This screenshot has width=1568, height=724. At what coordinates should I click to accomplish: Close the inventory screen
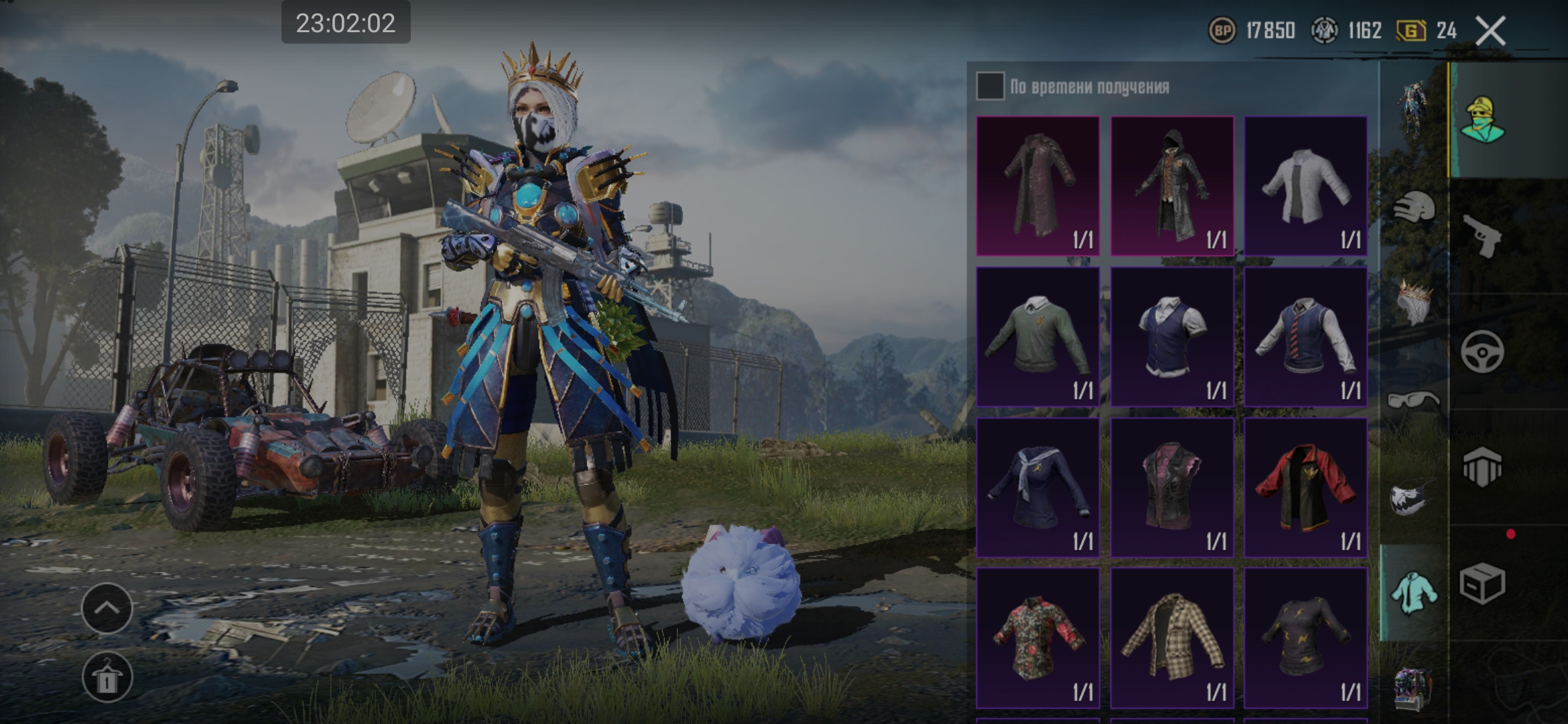point(1490,31)
